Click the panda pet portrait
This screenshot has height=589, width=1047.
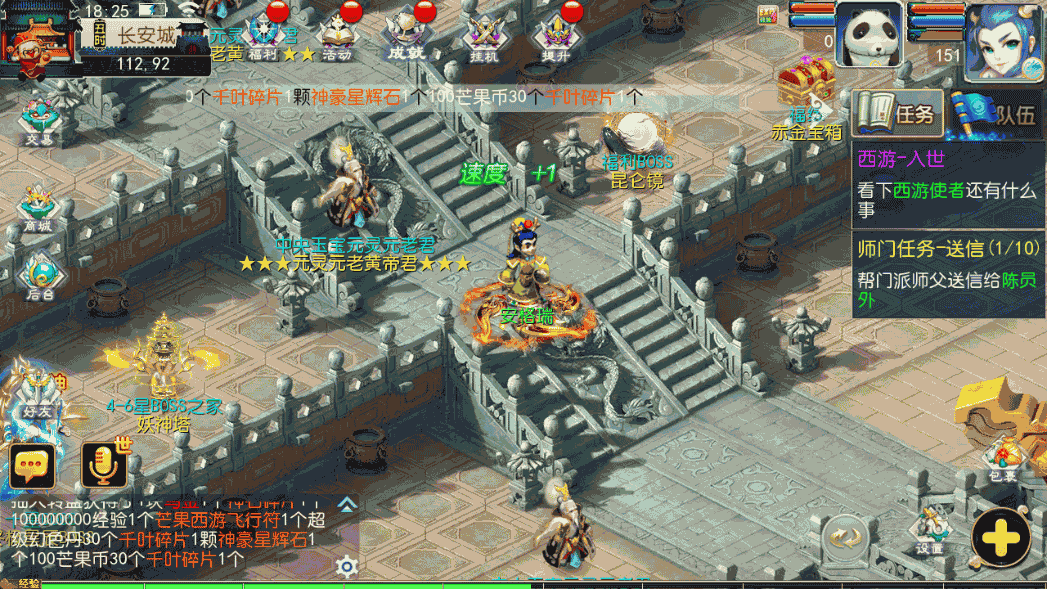click(x=869, y=34)
